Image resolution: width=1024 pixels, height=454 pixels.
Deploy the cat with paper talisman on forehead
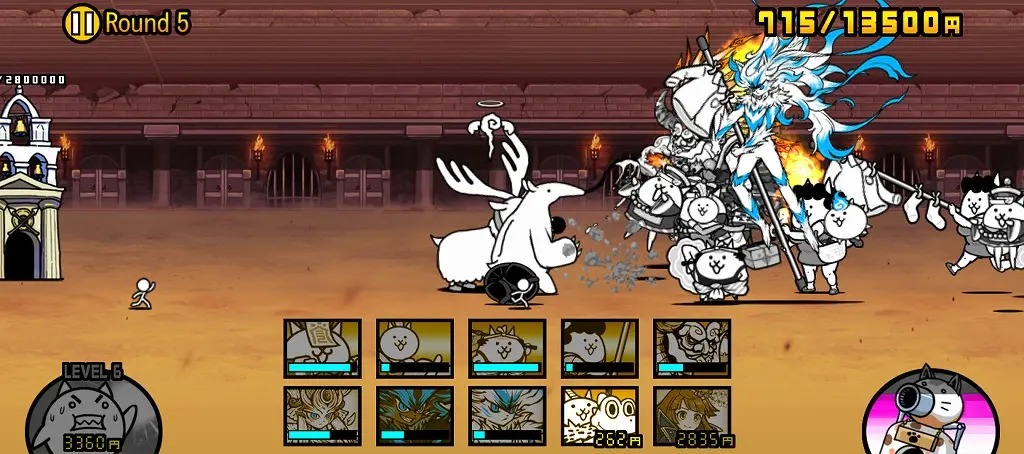(322, 348)
